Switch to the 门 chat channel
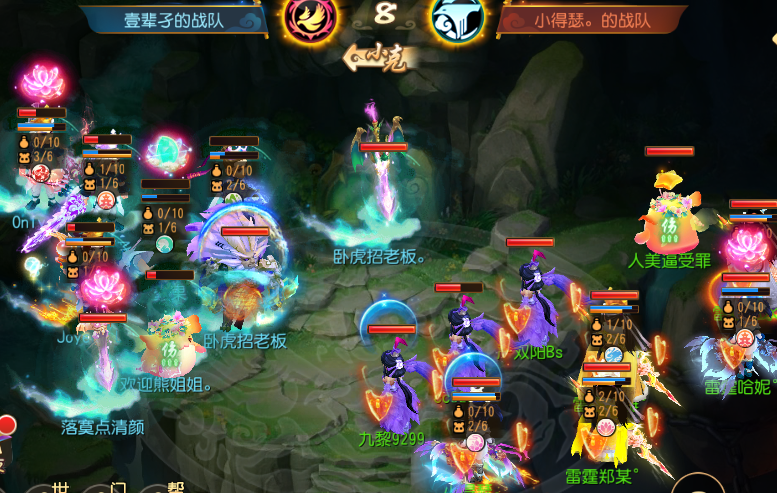 pyautogui.click(x=118, y=487)
